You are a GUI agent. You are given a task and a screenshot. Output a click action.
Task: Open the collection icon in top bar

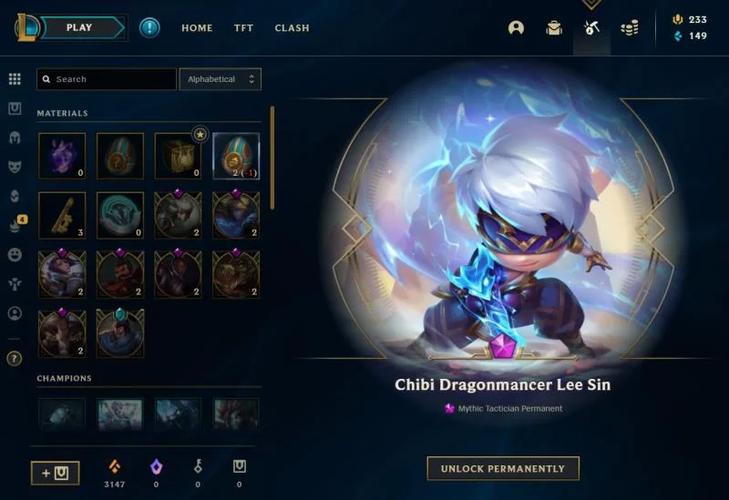[x=554, y=28]
